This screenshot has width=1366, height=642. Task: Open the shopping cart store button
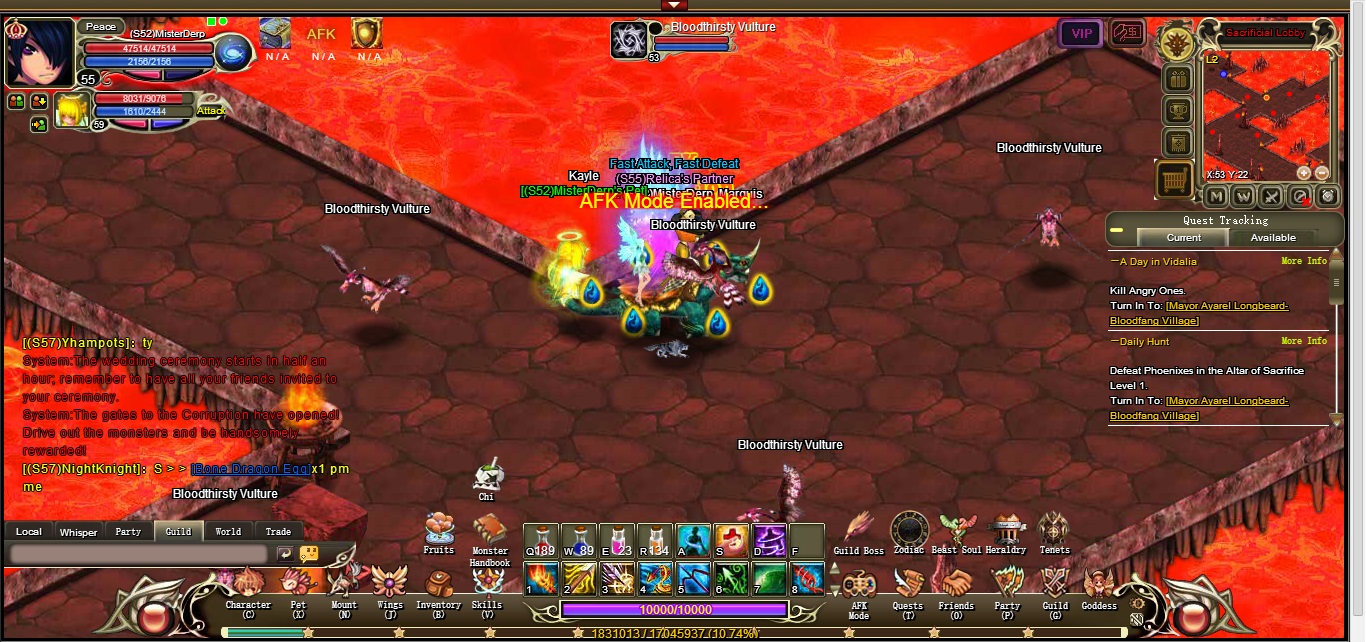(1175, 180)
